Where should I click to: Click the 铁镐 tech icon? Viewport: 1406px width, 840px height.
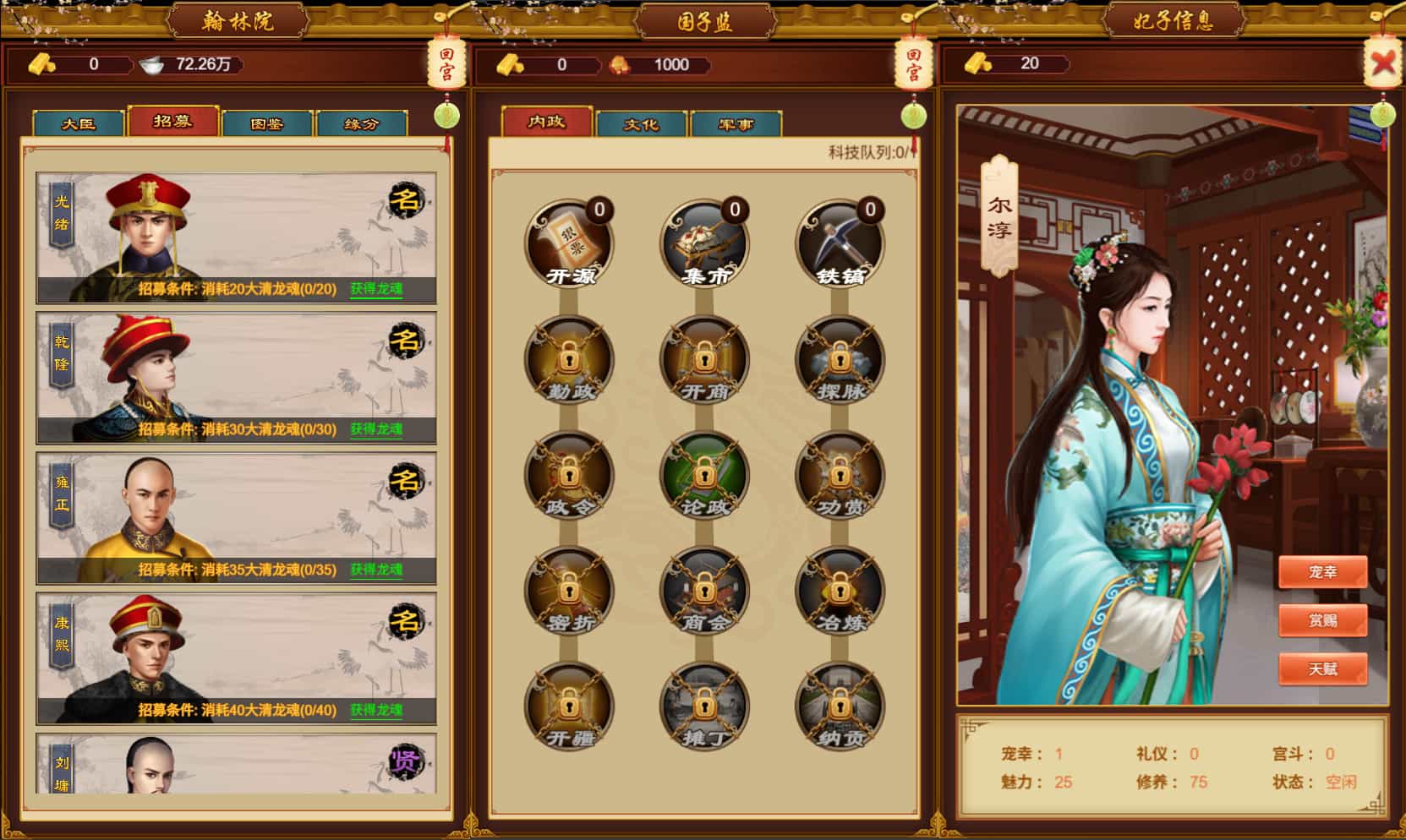click(839, 241)
